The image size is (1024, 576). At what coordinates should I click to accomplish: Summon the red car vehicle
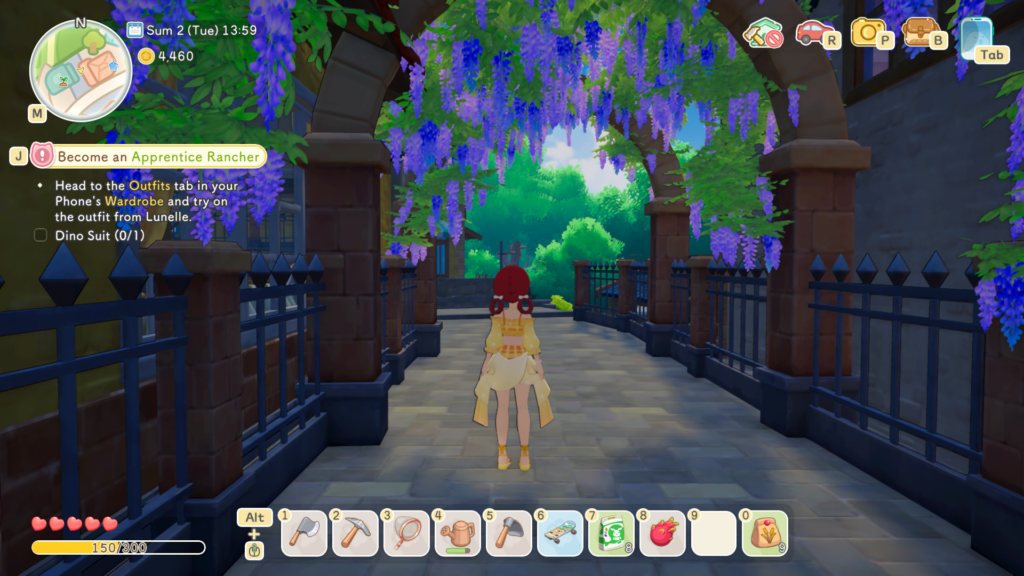coord(814,32)
